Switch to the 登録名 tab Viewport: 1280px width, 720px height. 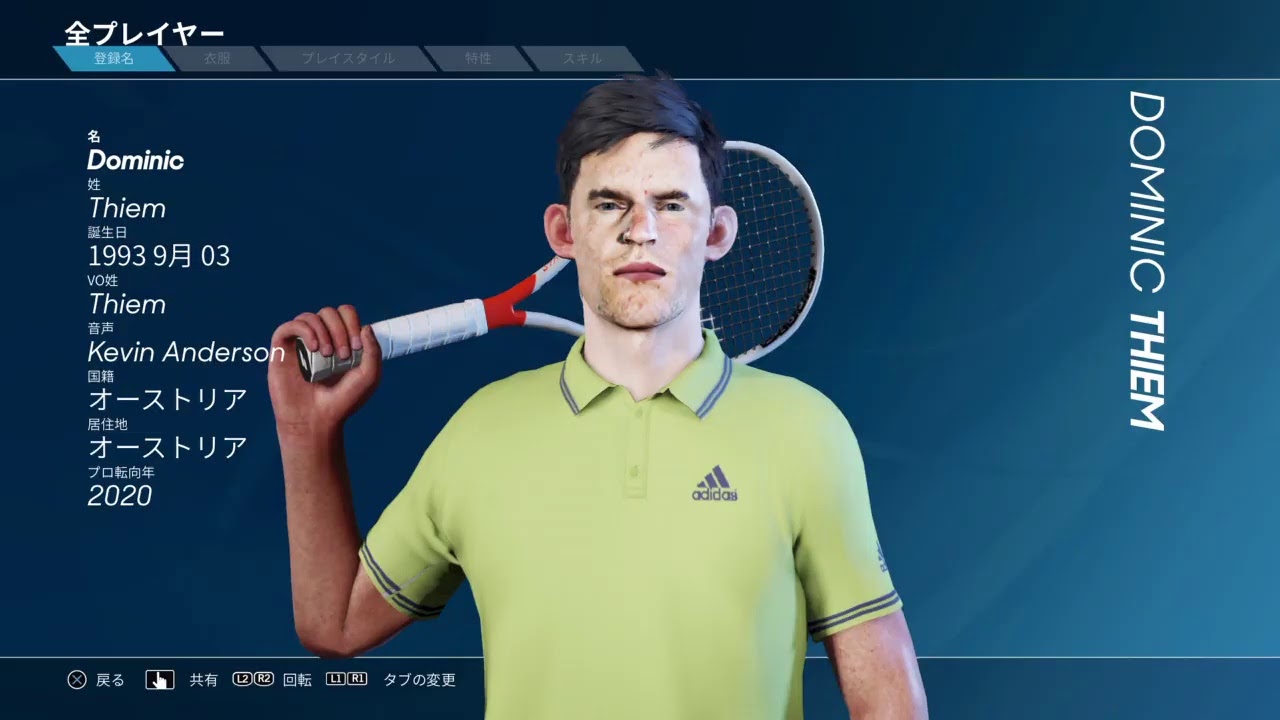pos(114,59)
